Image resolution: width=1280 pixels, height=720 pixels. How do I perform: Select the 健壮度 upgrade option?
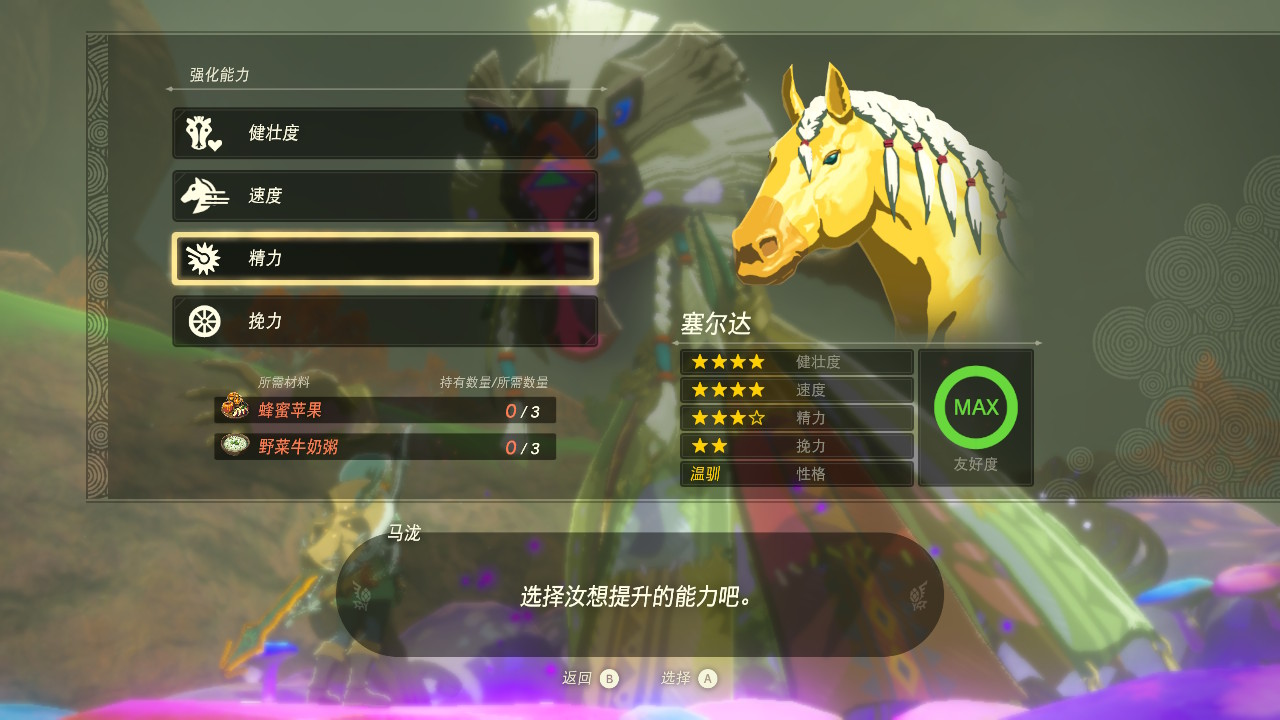tap(385, 133)
